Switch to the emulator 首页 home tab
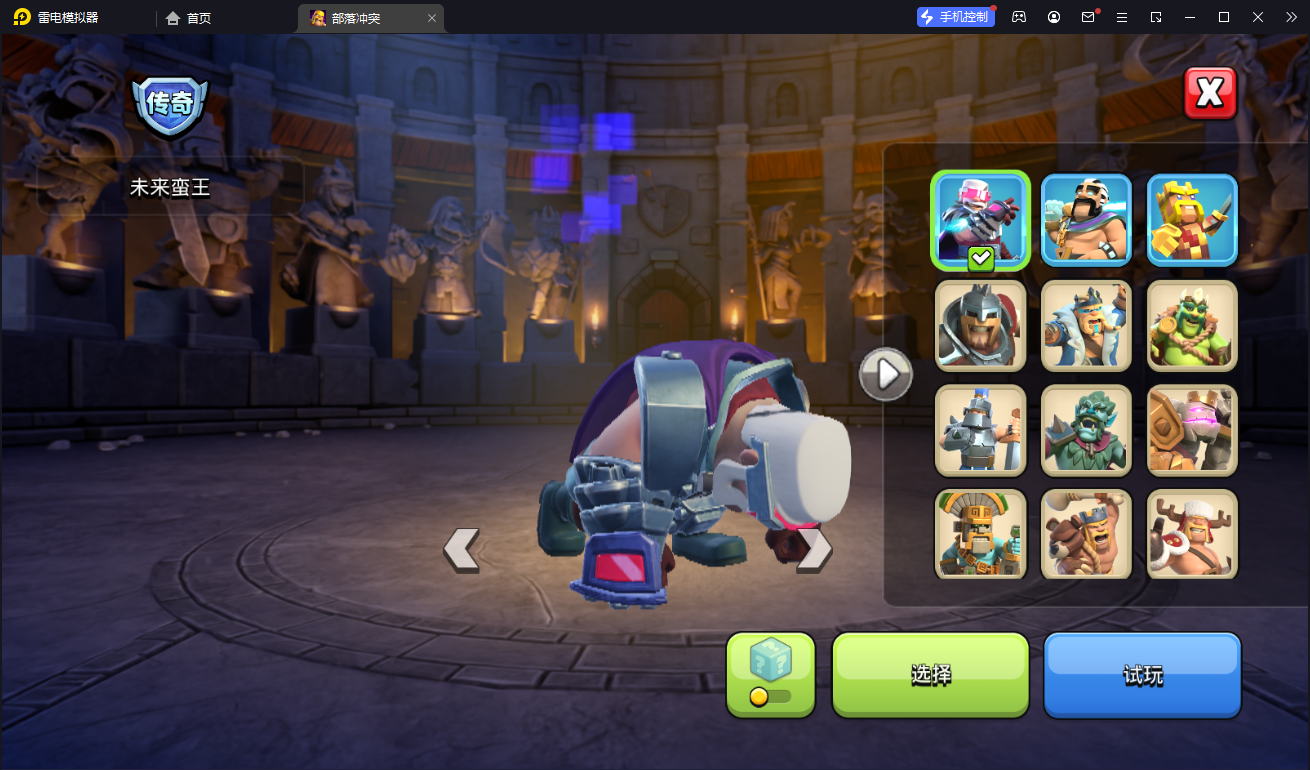Screen dimensions: 1310x770 [189, 18]
